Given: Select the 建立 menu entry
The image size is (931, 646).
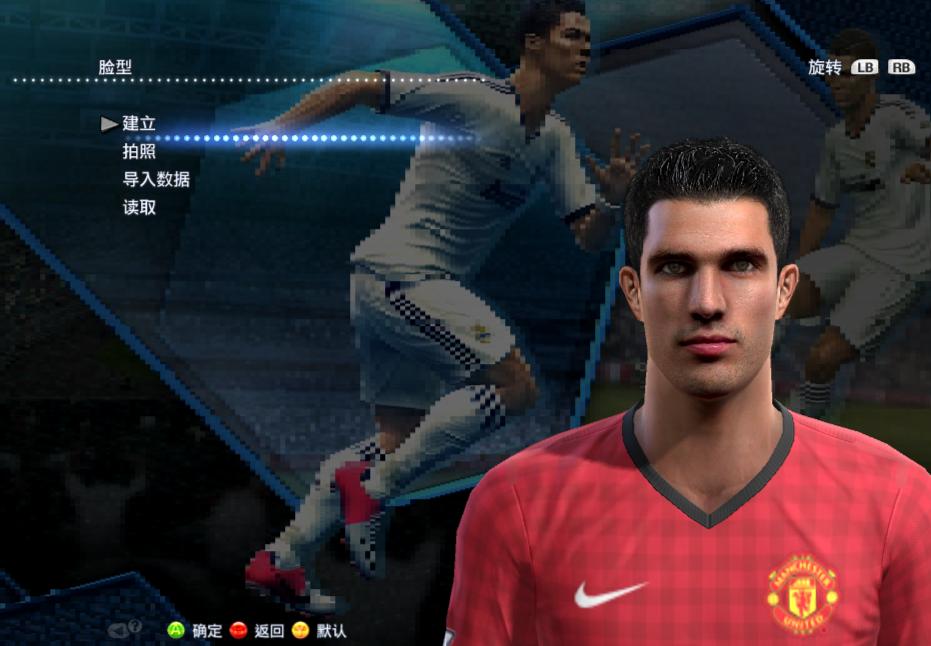Looking at the screenshot, I should point(139,124).
